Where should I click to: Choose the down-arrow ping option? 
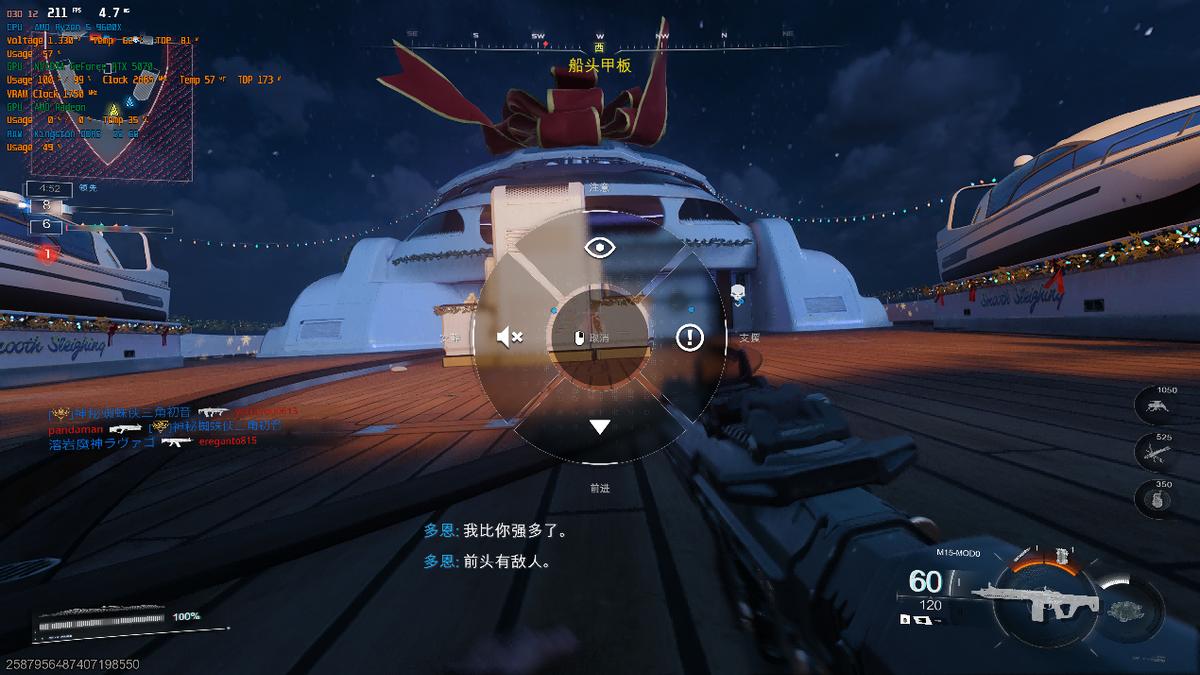click(599, 427)
